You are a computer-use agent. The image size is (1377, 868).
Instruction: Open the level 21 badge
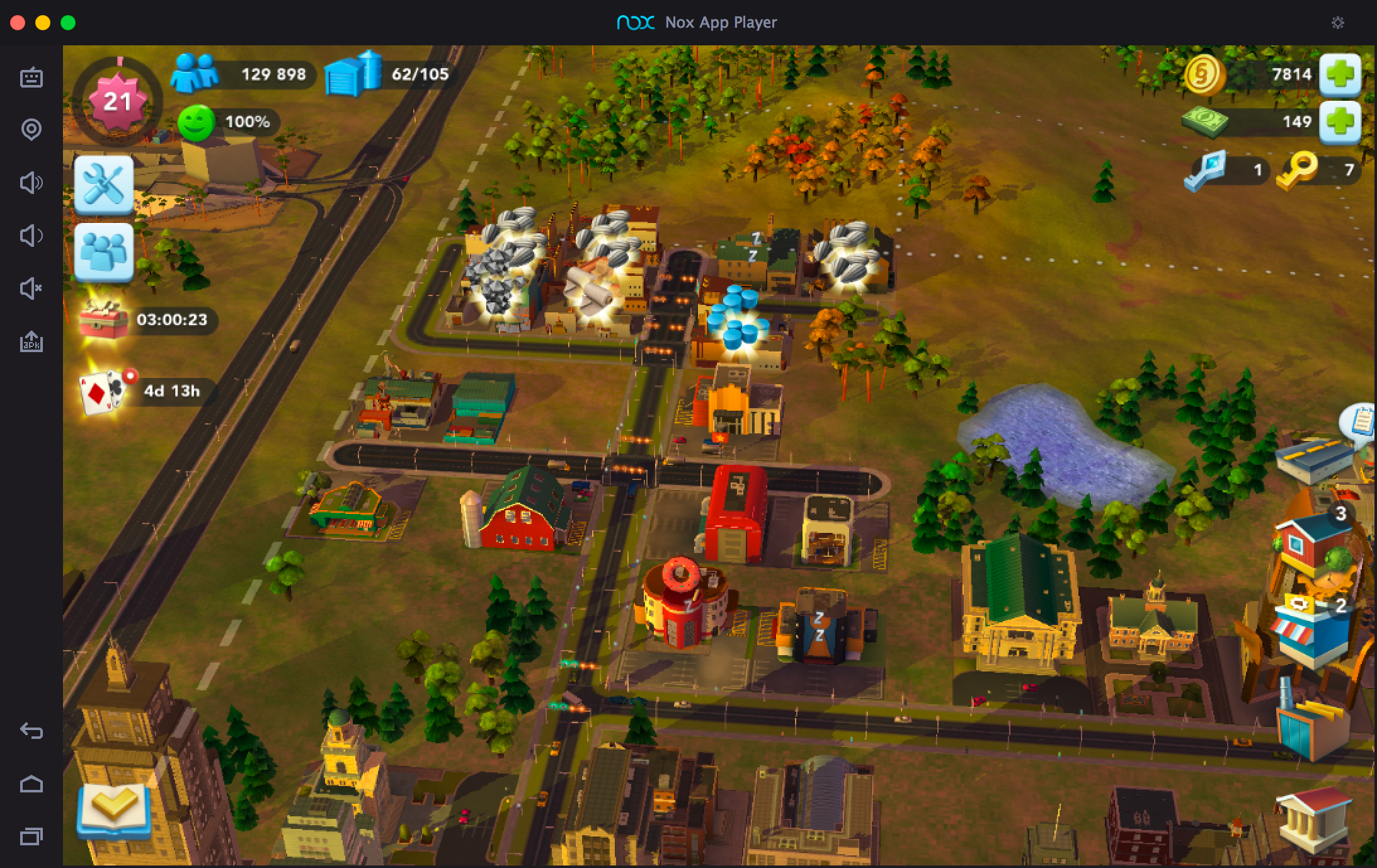(x=117, y=102)
